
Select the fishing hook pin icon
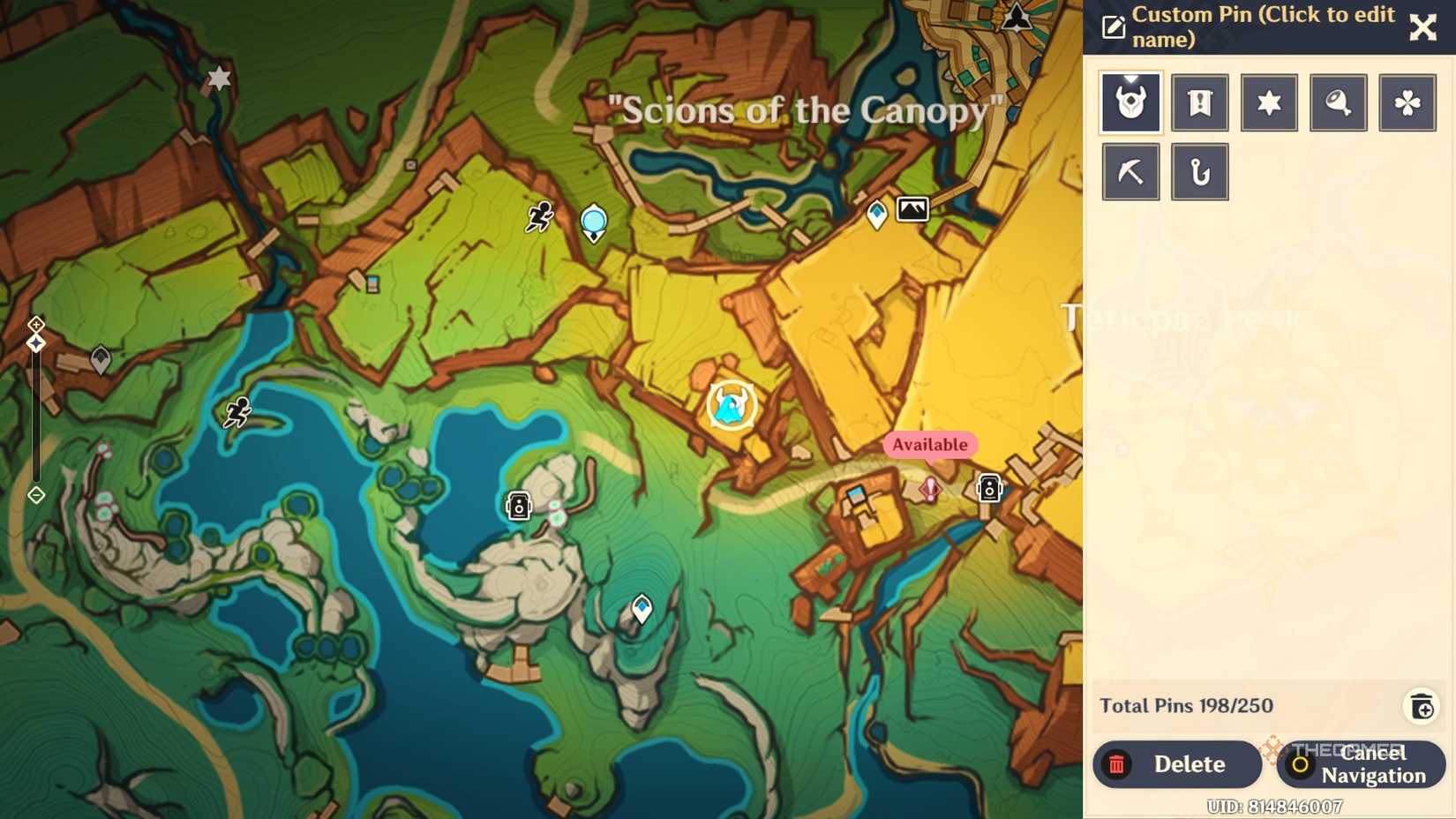point(1199,171)
